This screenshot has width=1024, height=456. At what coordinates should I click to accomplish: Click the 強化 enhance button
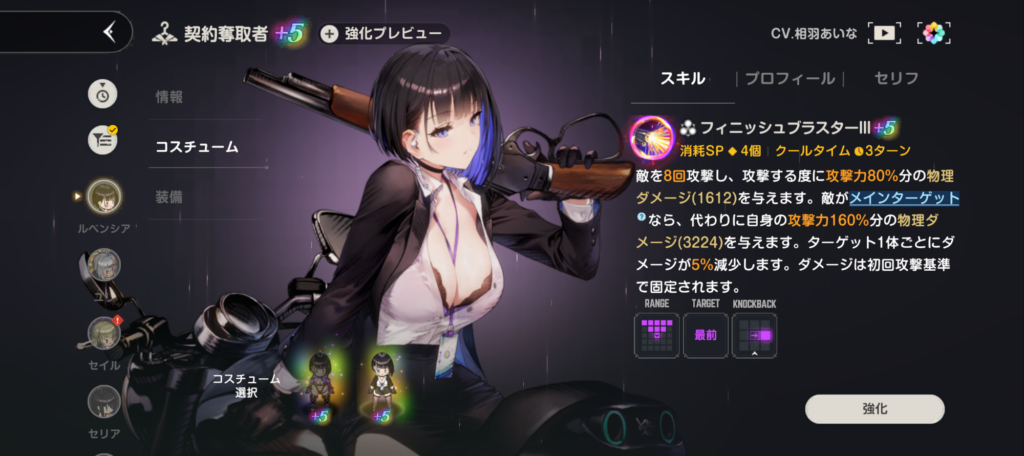pos(874,409)
